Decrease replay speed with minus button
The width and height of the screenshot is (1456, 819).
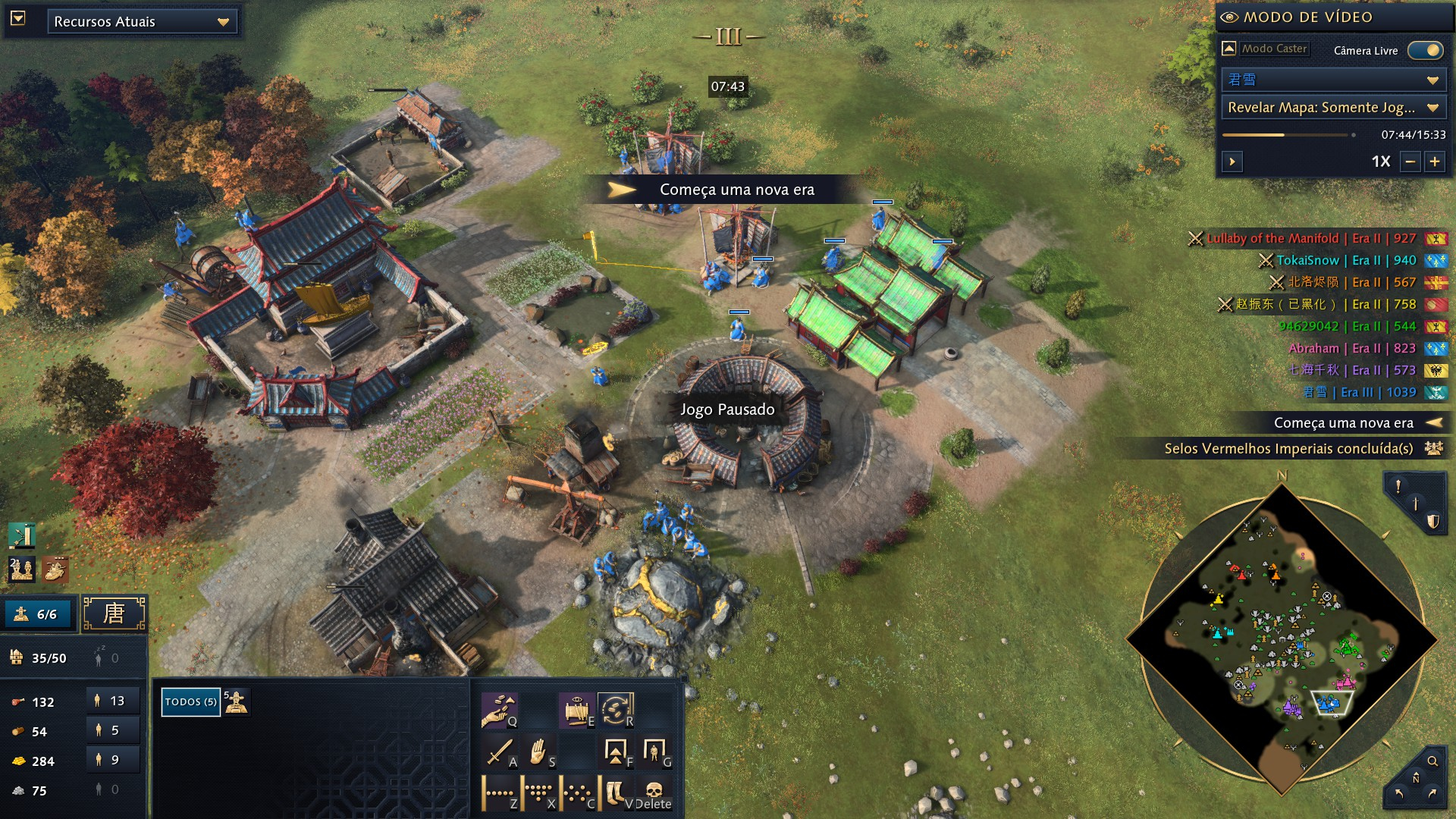(1410, 162)
